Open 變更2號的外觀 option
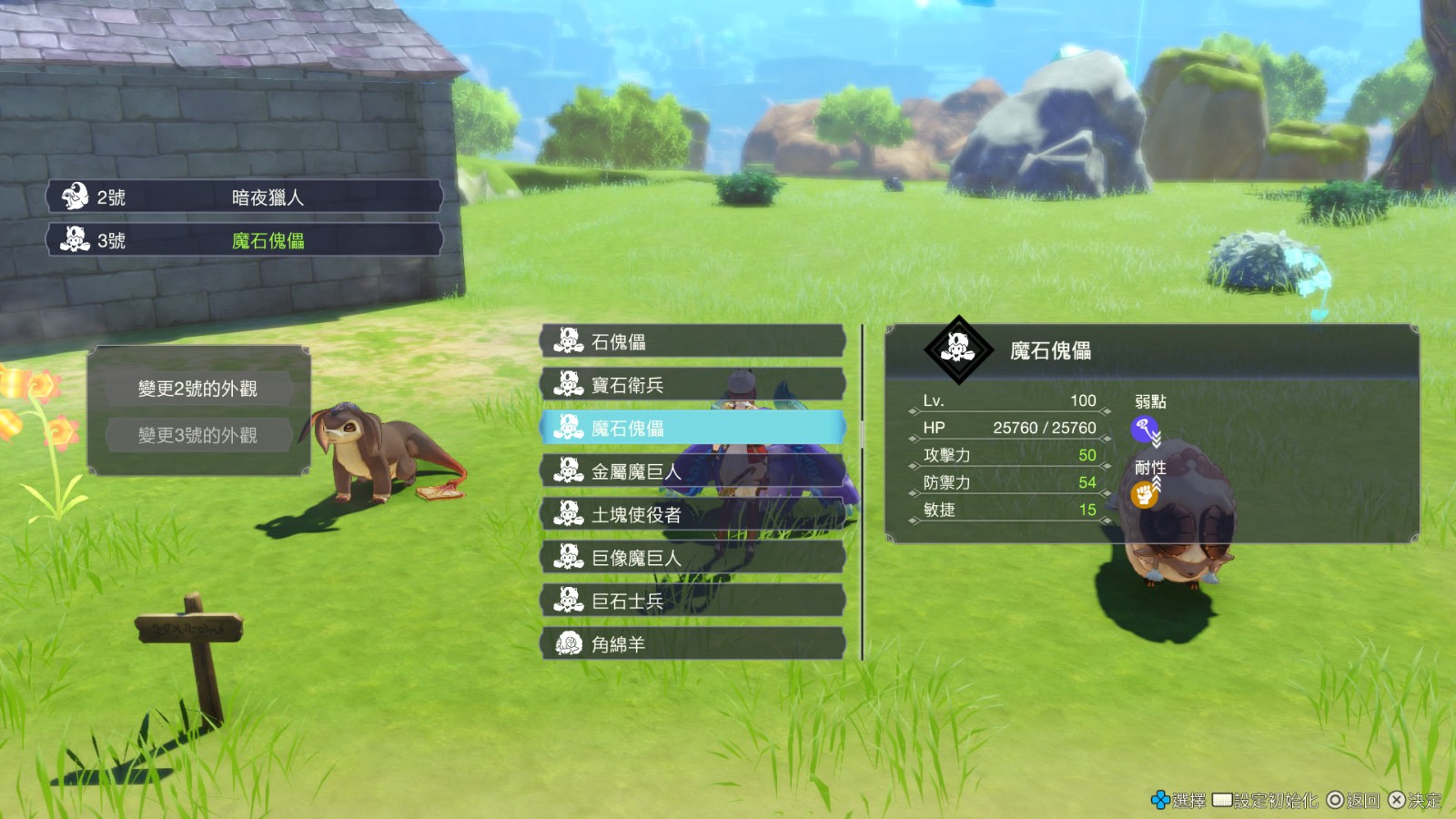 click(198, 389)
